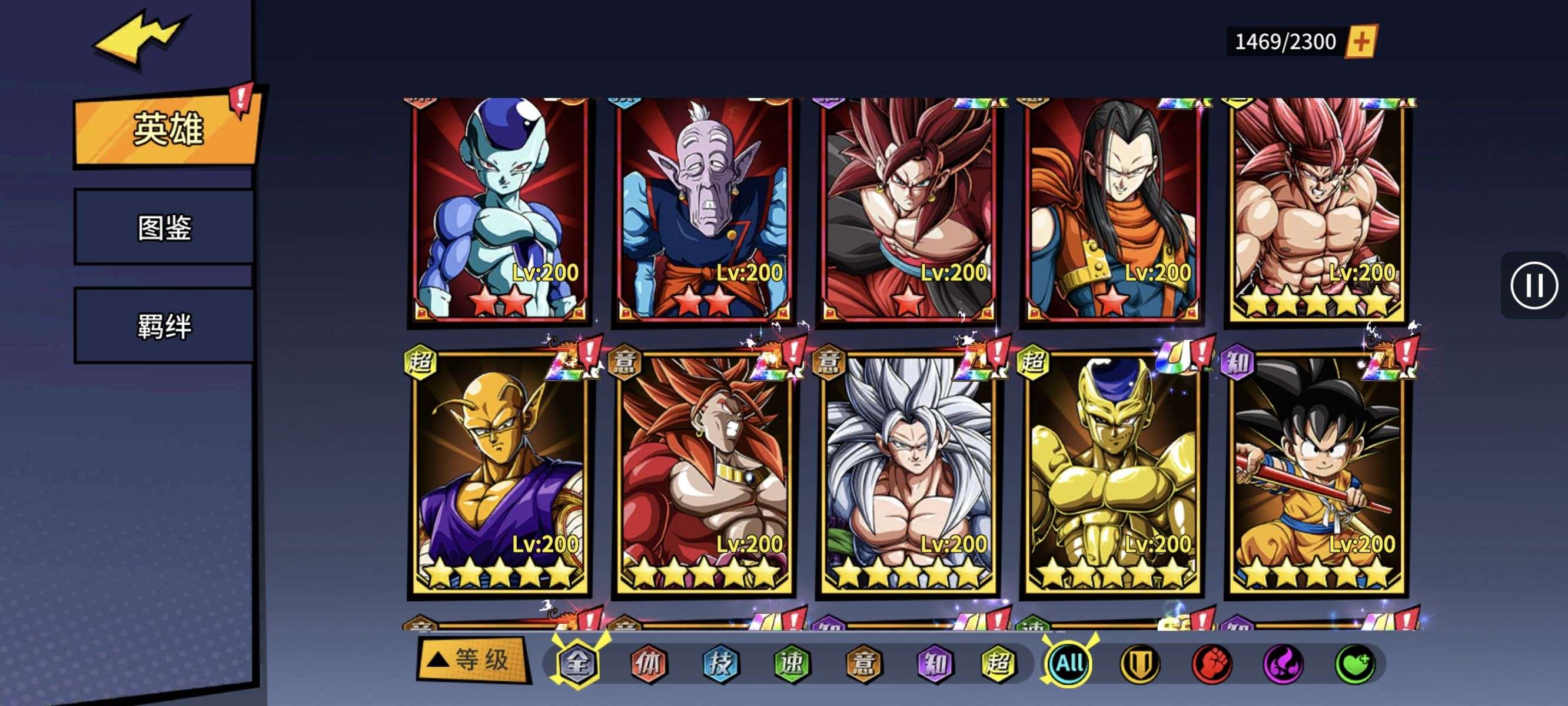This screenshot has height=706, width=1568.
Task: Open the 英雄 heroes tab
Action: tap(165, 129)
